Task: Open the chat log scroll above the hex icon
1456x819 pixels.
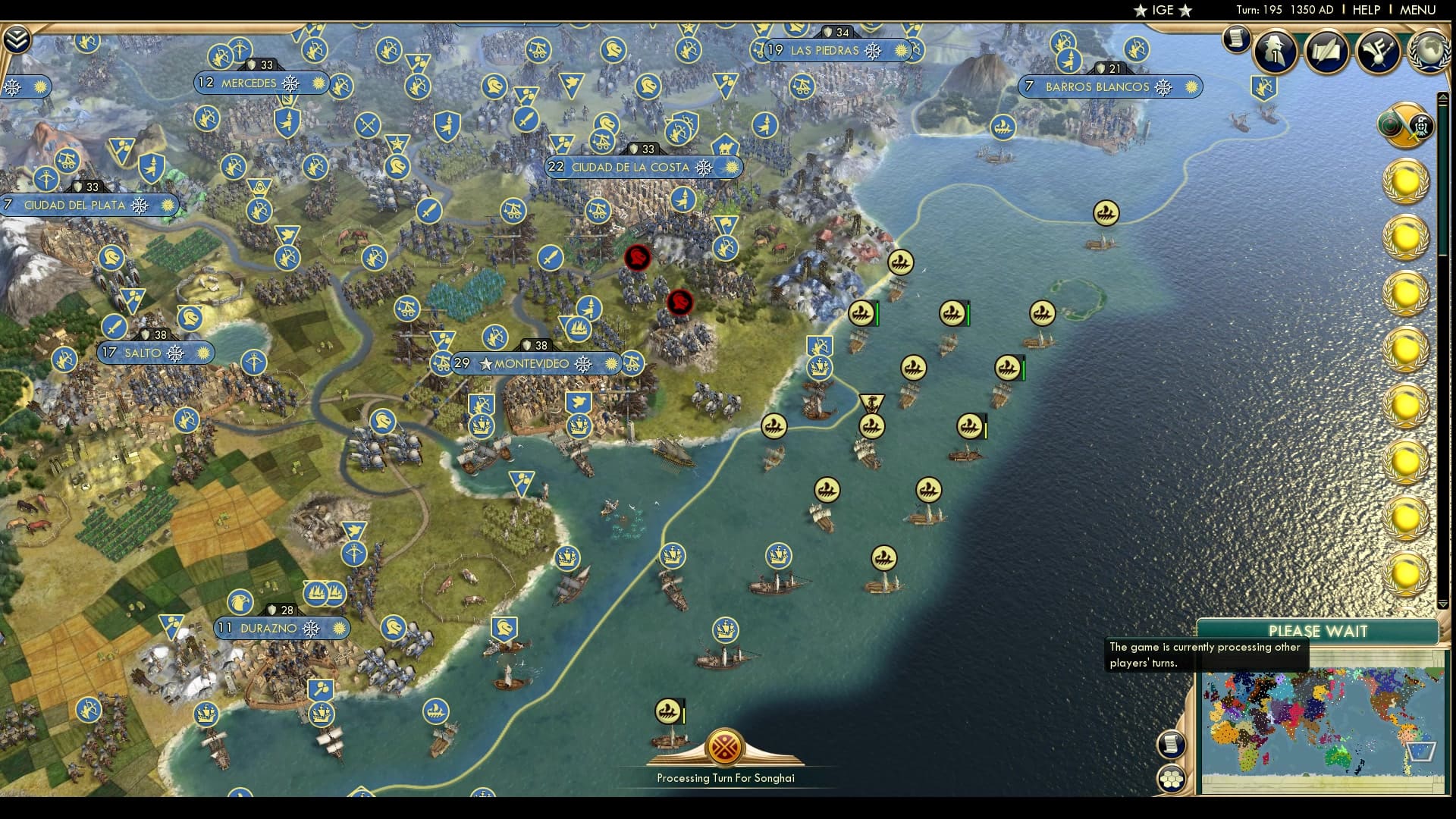Action: (x=1170, y=744)
